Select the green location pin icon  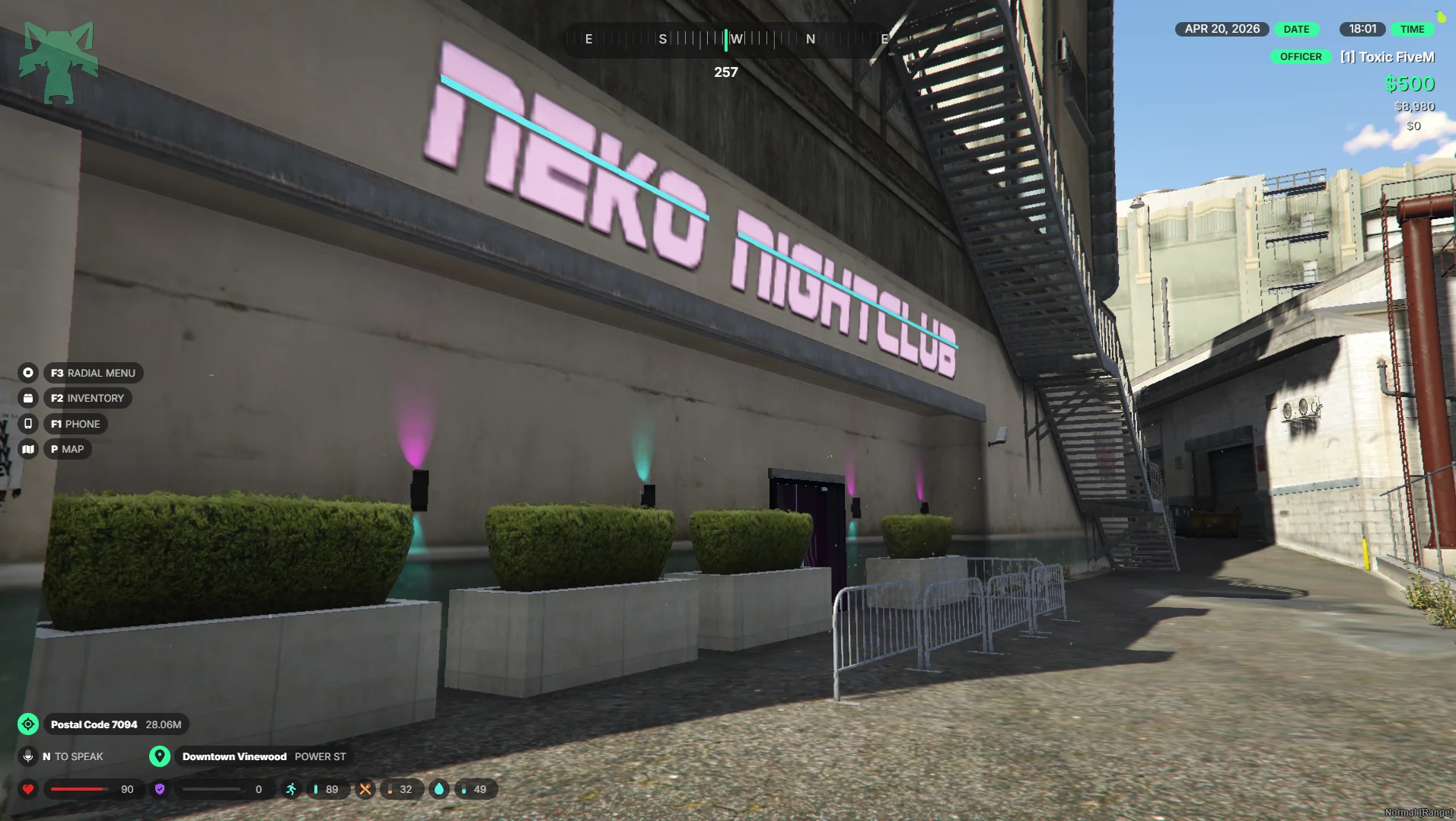(x=159, y=756)
